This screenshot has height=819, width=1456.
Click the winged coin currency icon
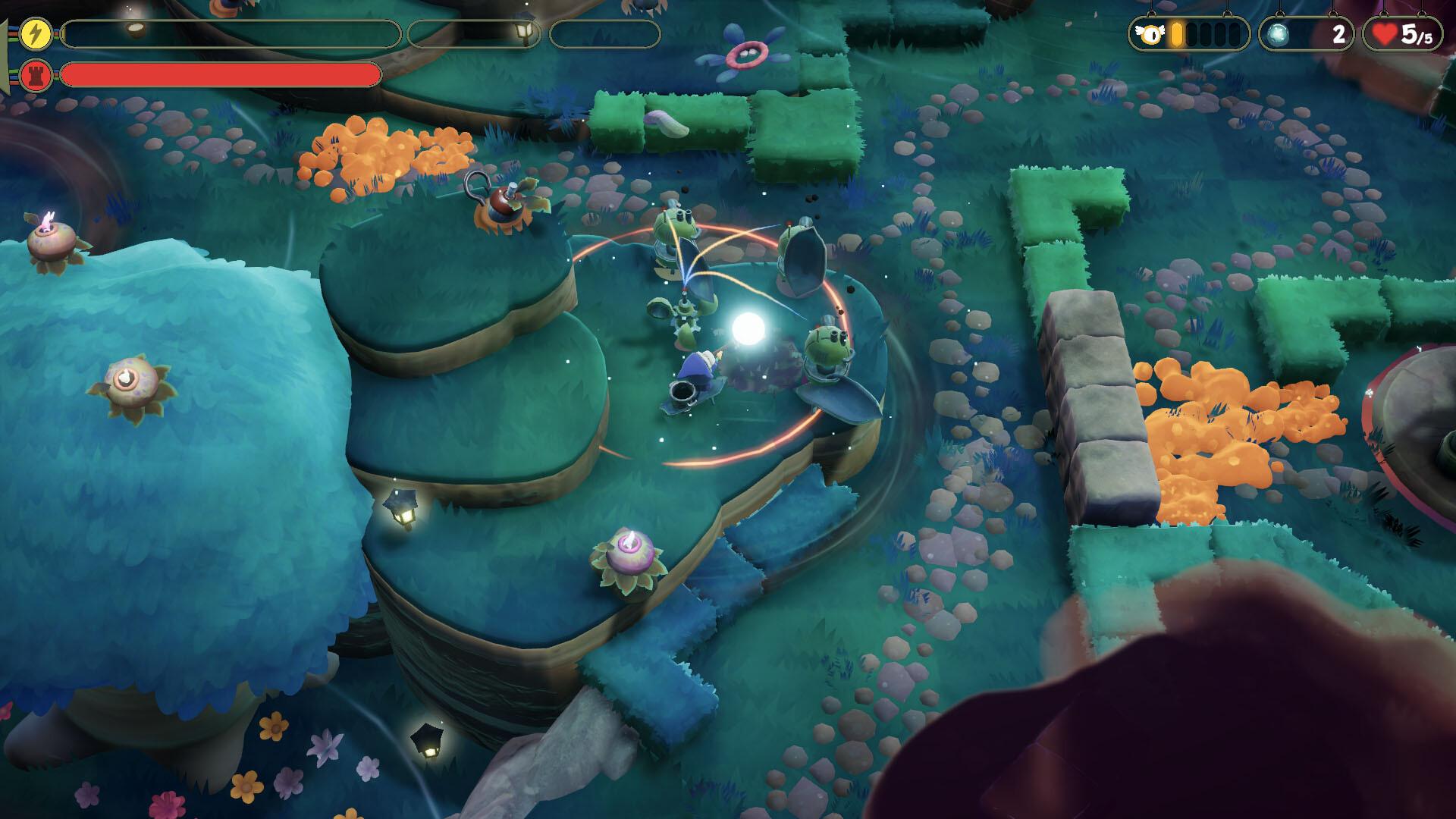tap(1149, 34)
